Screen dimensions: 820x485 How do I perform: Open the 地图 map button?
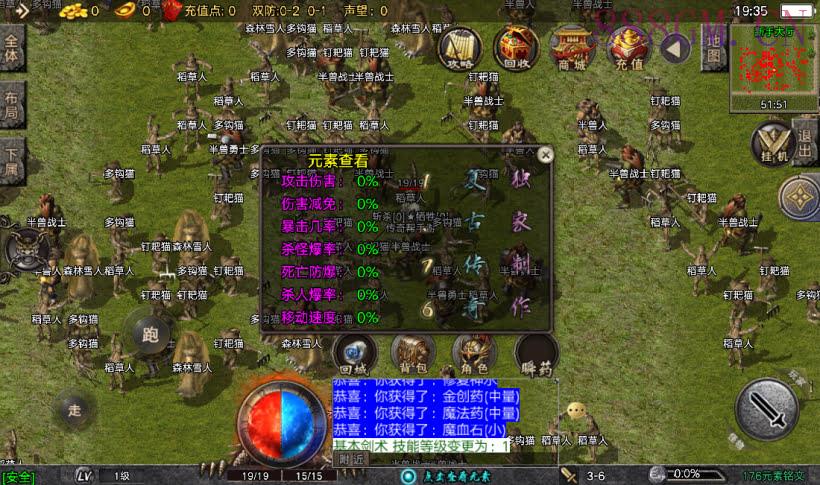(x=712, y=46)
